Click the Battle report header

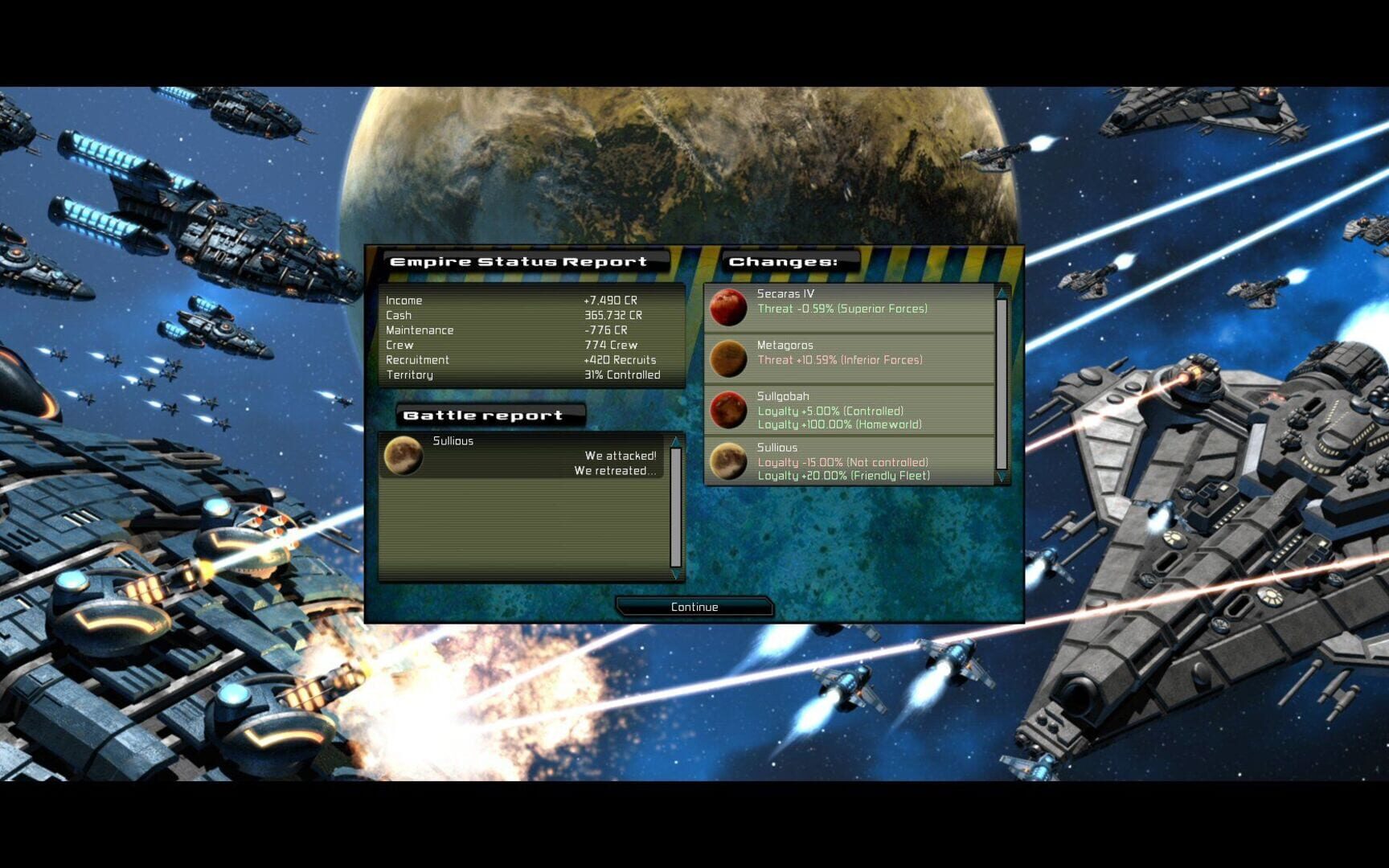(483, 416)
